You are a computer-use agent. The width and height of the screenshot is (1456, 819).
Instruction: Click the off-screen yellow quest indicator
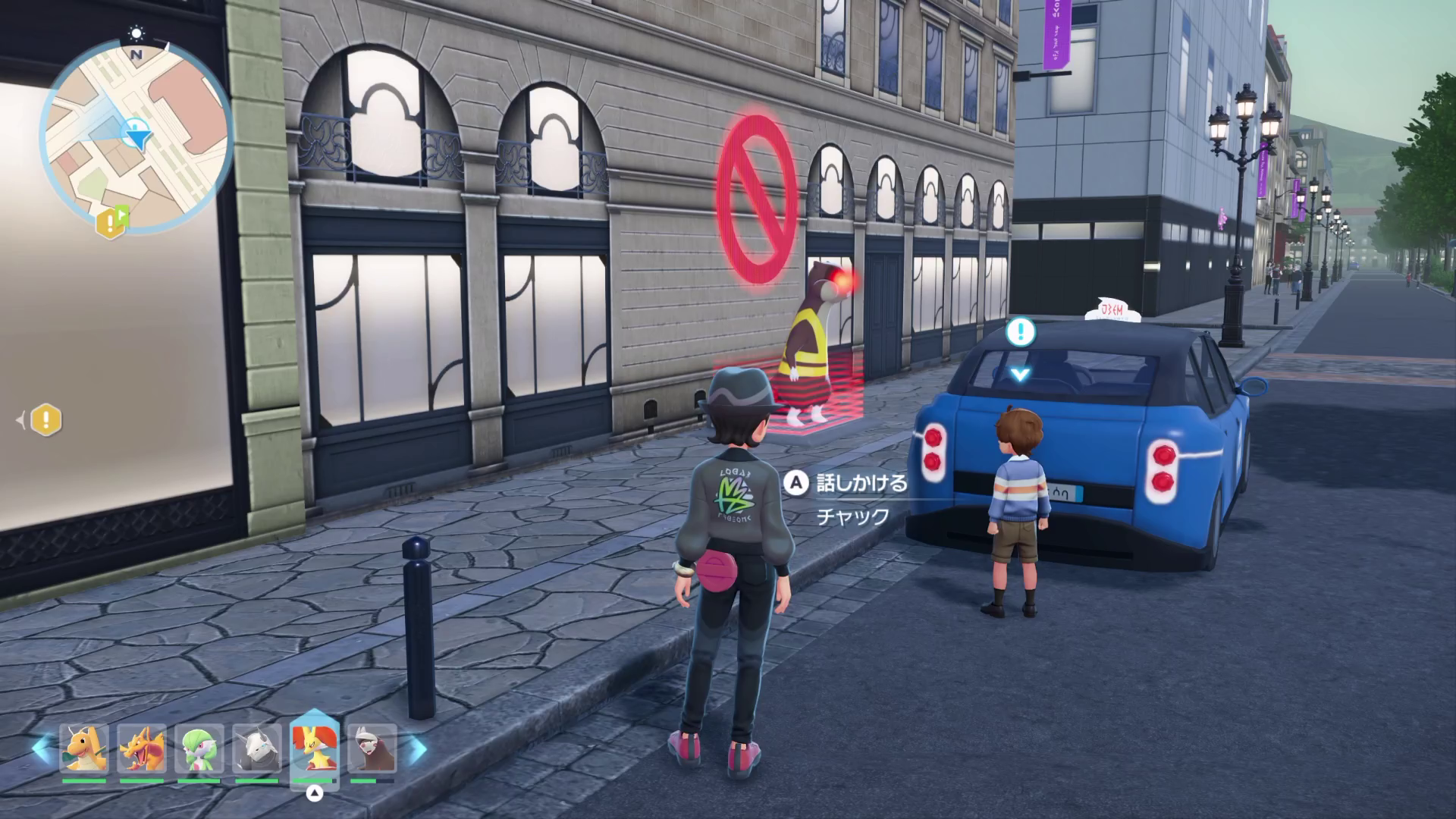(x=45, y=419)
